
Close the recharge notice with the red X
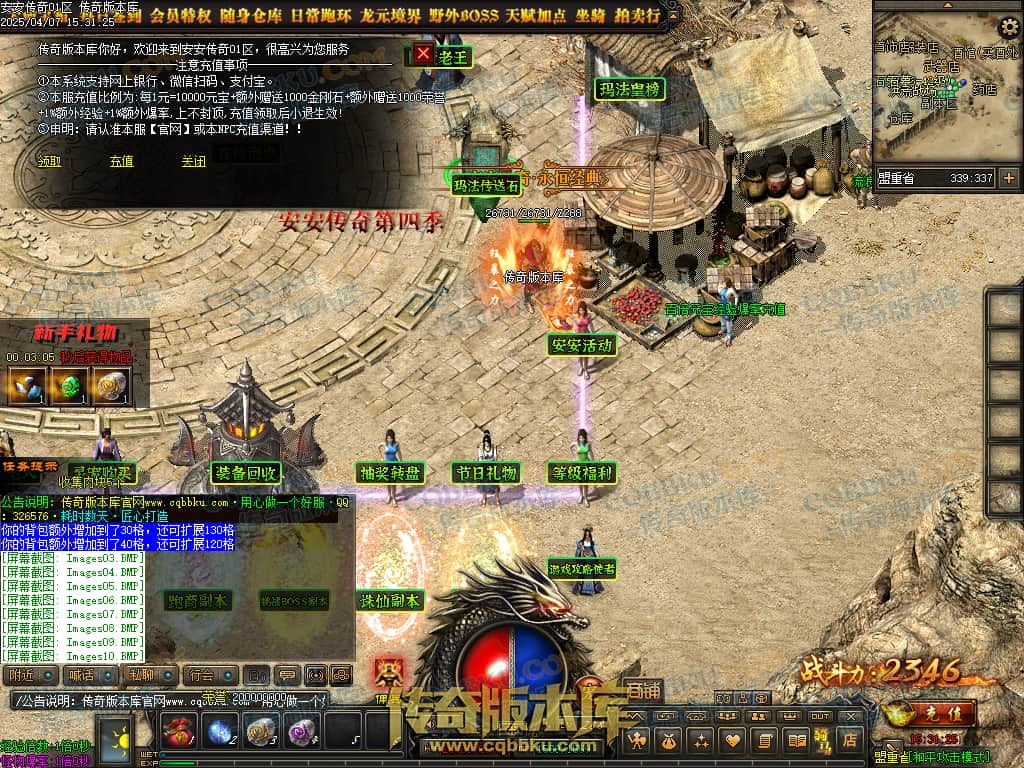pos(424,55)
